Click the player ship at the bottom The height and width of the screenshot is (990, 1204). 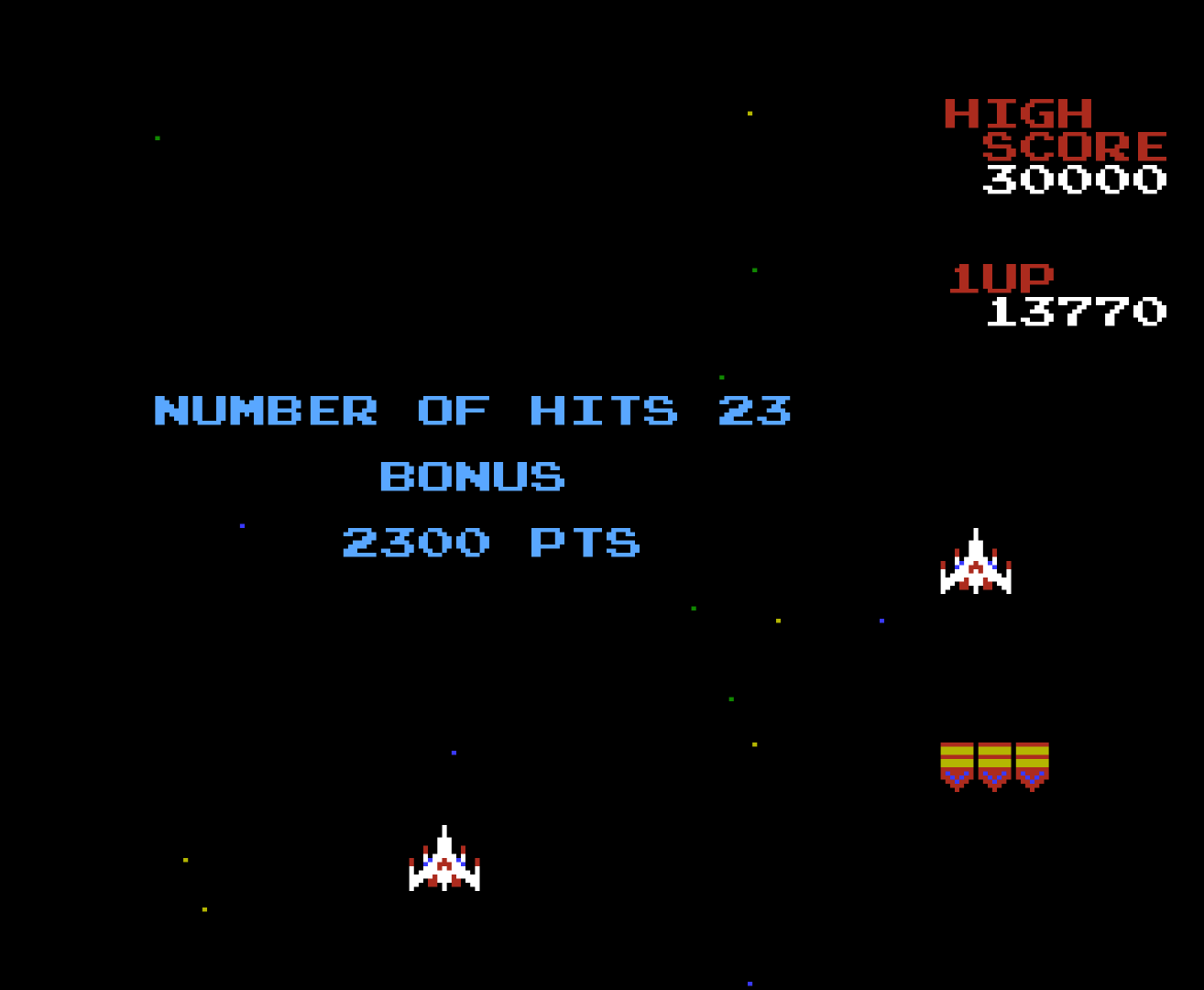[x=444, y=859]
